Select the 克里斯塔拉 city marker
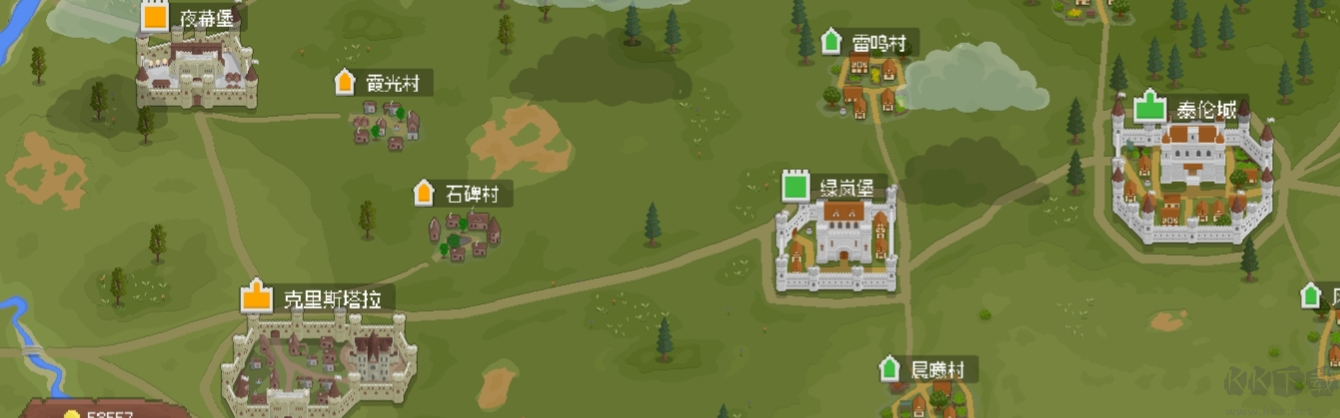 click(257, 297)
